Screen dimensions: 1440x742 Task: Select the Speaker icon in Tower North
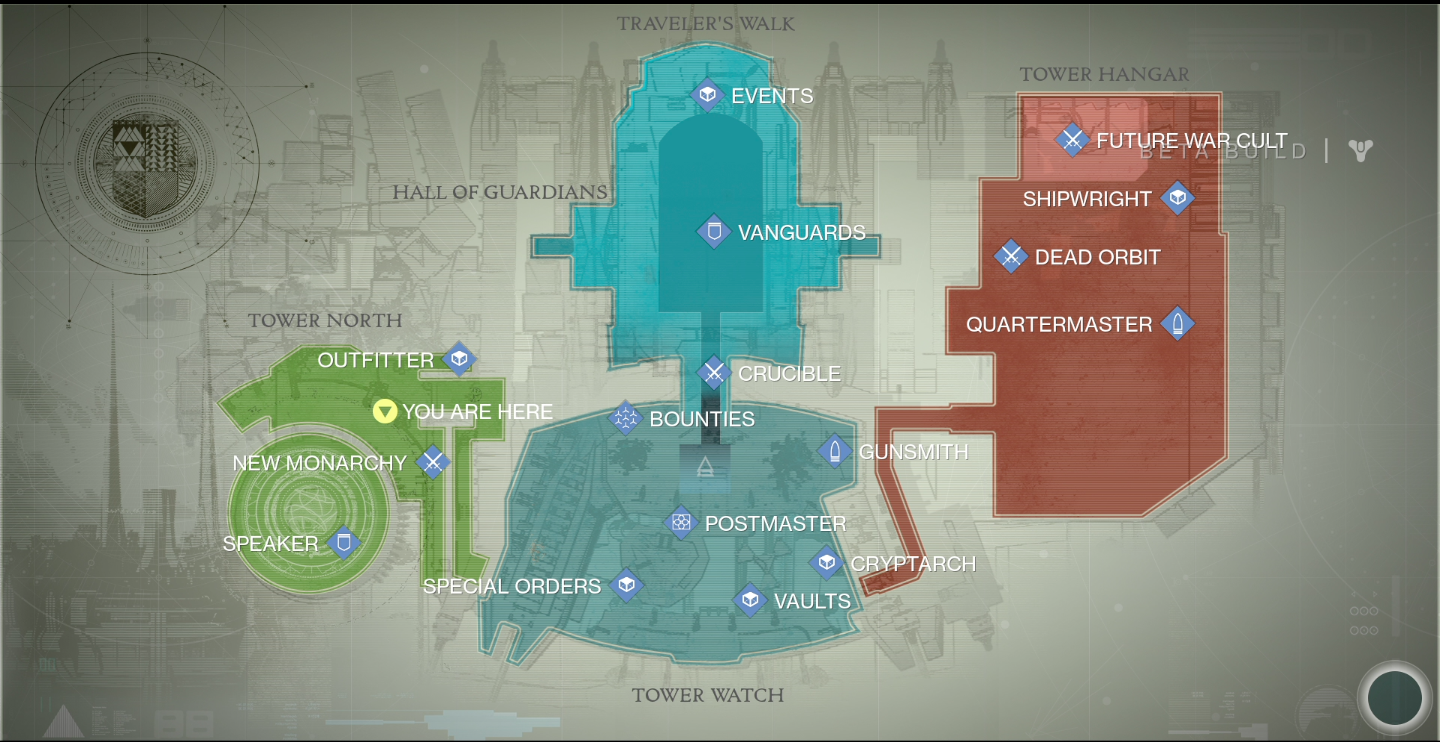point(344,543)
